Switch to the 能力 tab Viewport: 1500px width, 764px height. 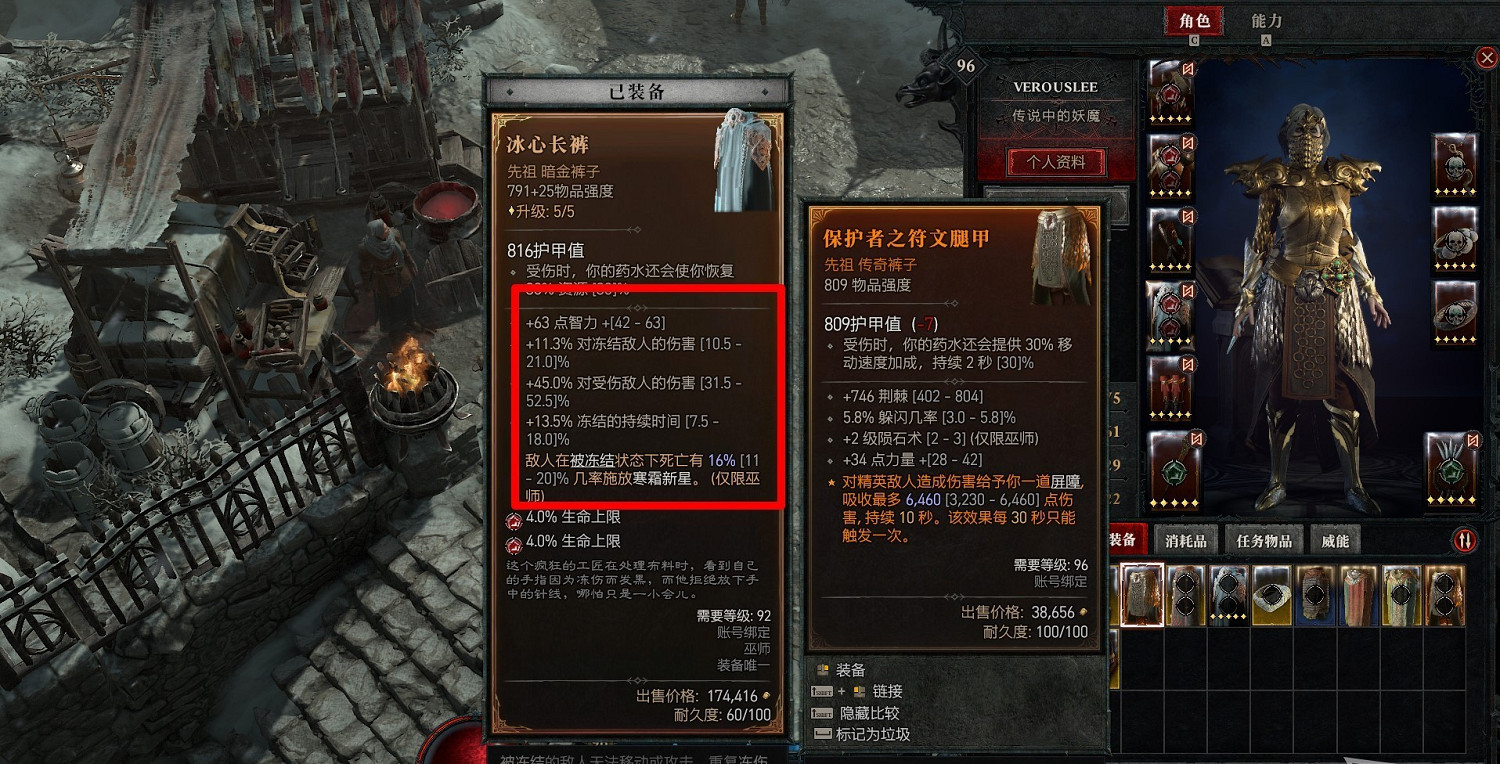pyautogui.click(x=1269, y=20)
